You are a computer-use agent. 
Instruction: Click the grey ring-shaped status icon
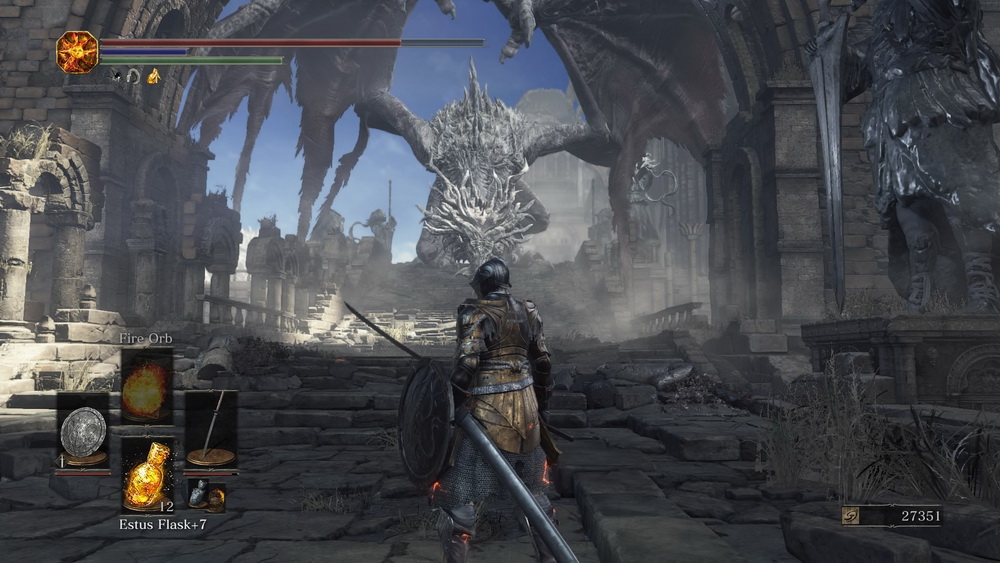tap(132, 76)
